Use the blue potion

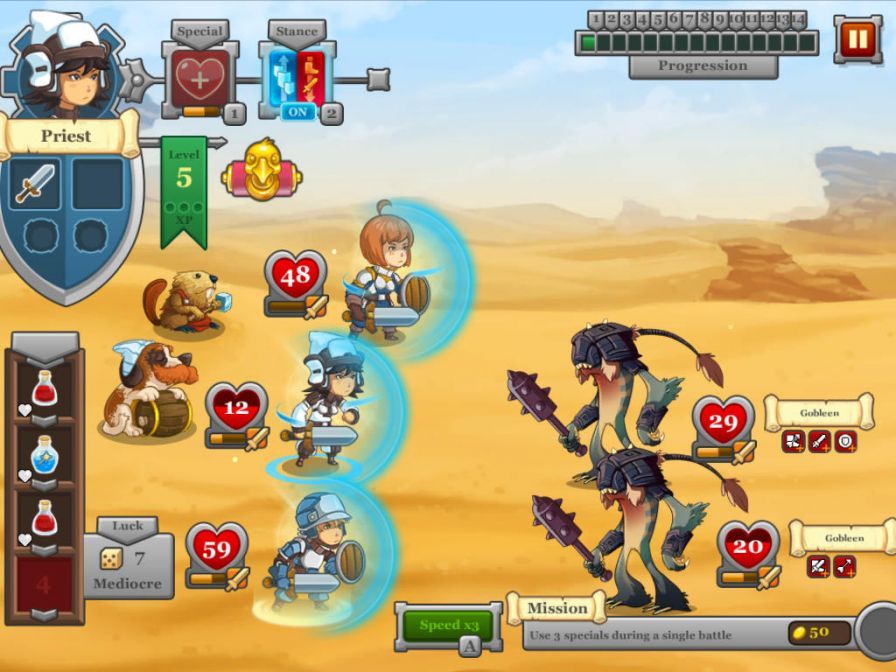coord(44,456)
